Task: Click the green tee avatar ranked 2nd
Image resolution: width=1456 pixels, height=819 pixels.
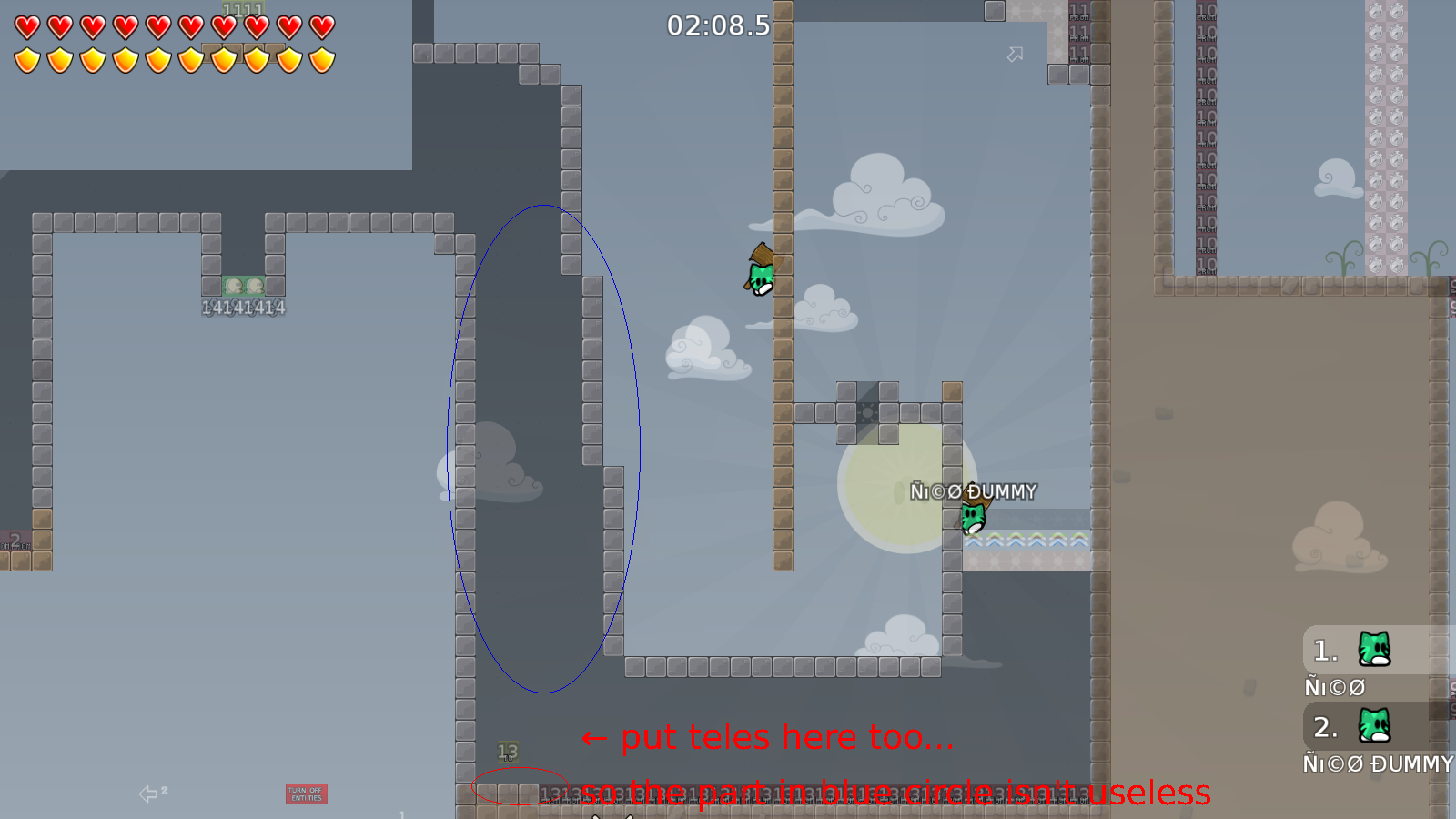Action: click(x=1376, y=727)
